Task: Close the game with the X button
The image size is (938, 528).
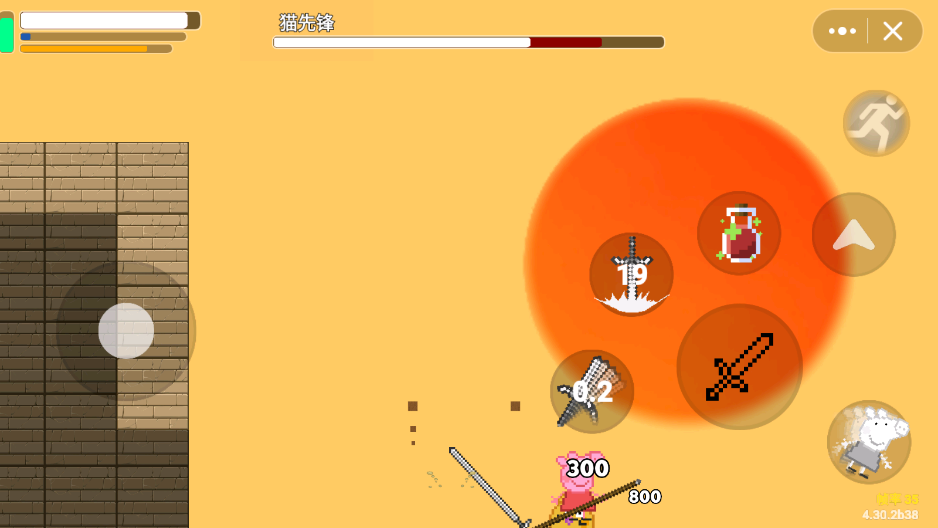Action: (x=893, y=31)
